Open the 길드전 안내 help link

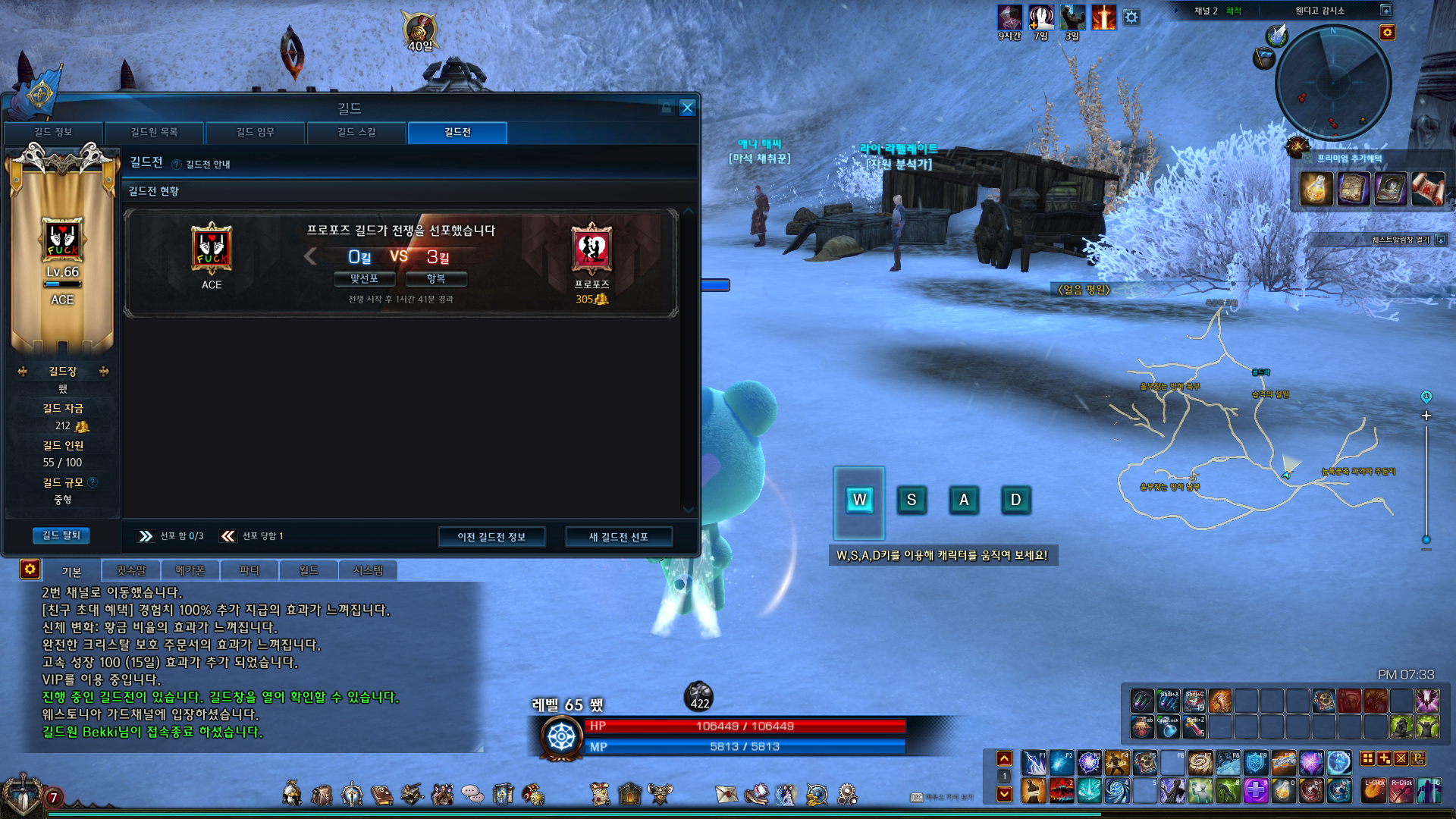coord(202,165)
